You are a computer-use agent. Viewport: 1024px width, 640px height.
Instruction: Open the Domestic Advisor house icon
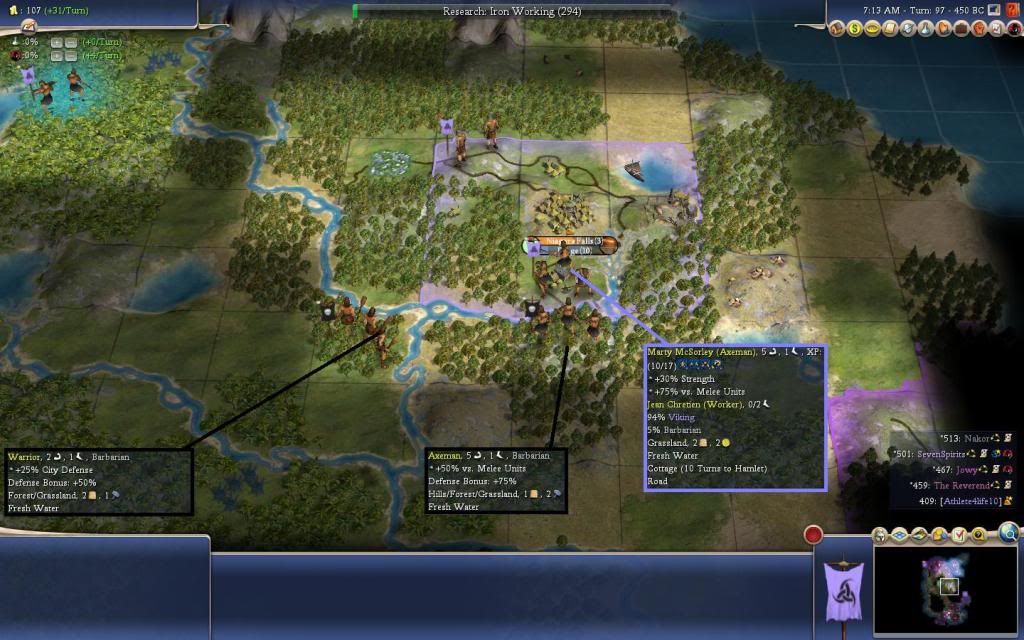[839, 29]
